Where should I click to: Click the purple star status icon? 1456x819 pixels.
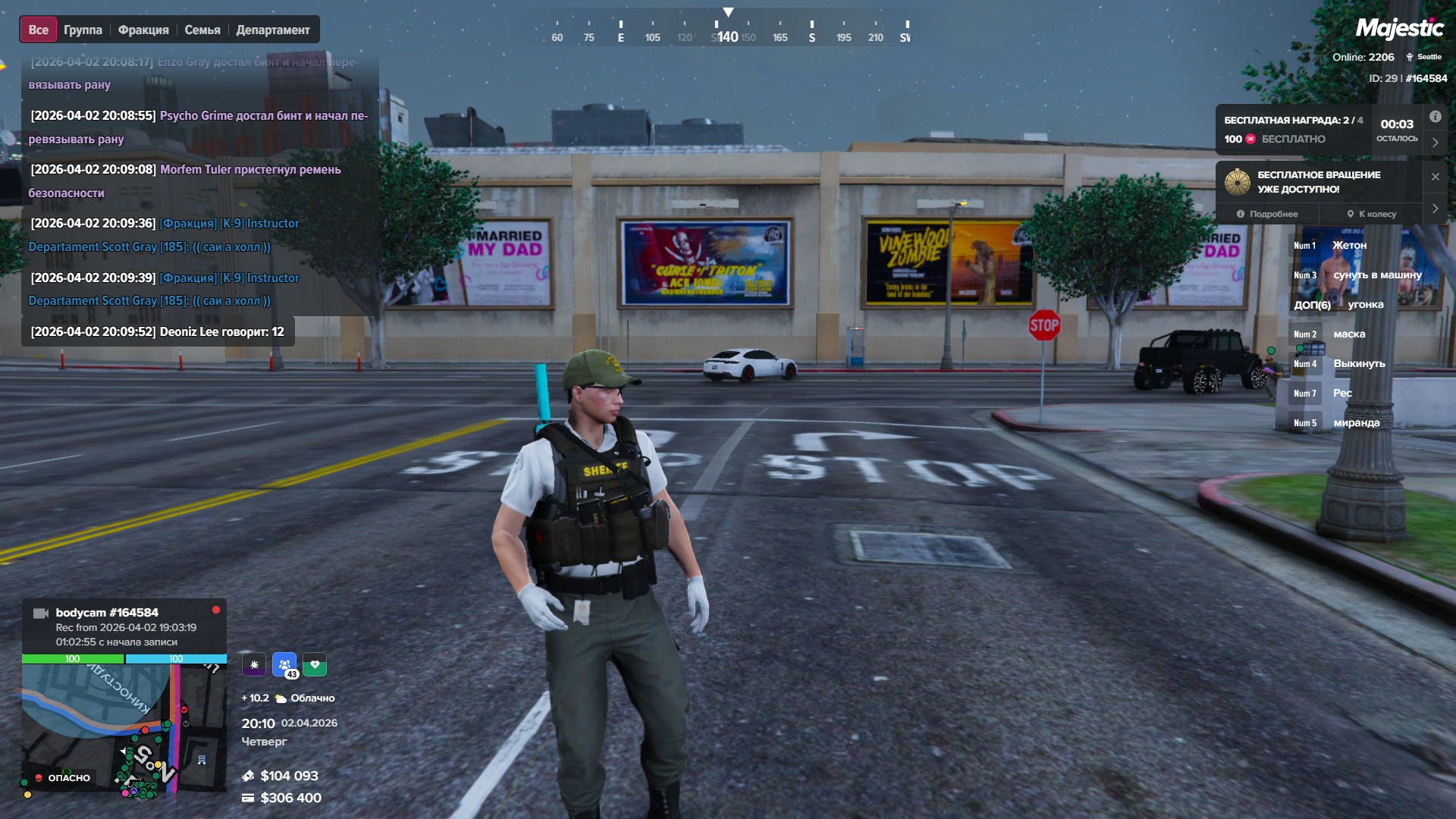coord(254,665)
